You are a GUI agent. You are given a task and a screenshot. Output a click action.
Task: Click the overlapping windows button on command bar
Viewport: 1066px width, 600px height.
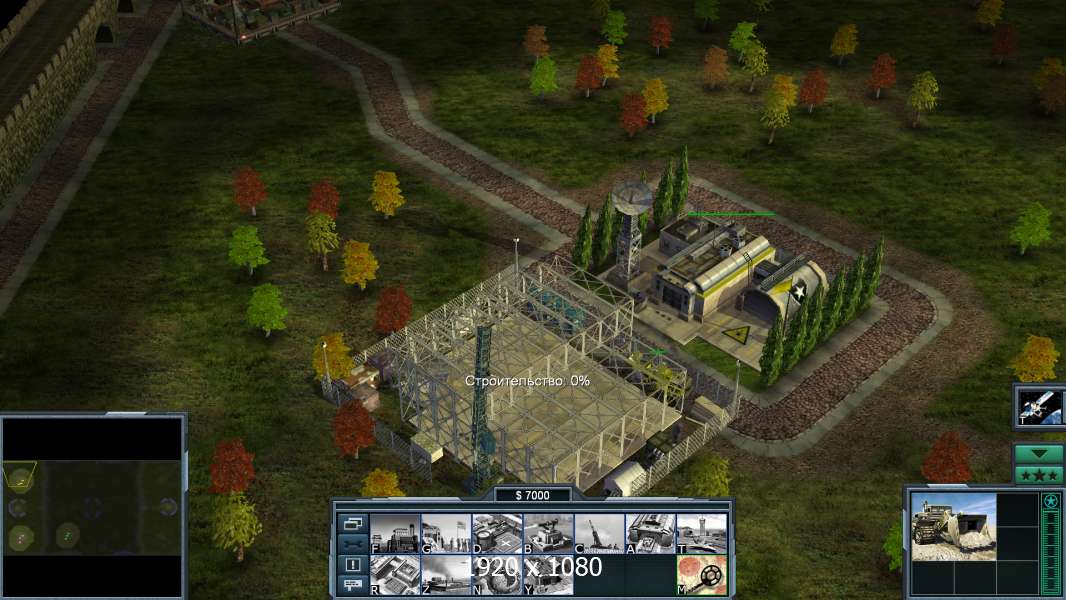(x=353, y=523)
